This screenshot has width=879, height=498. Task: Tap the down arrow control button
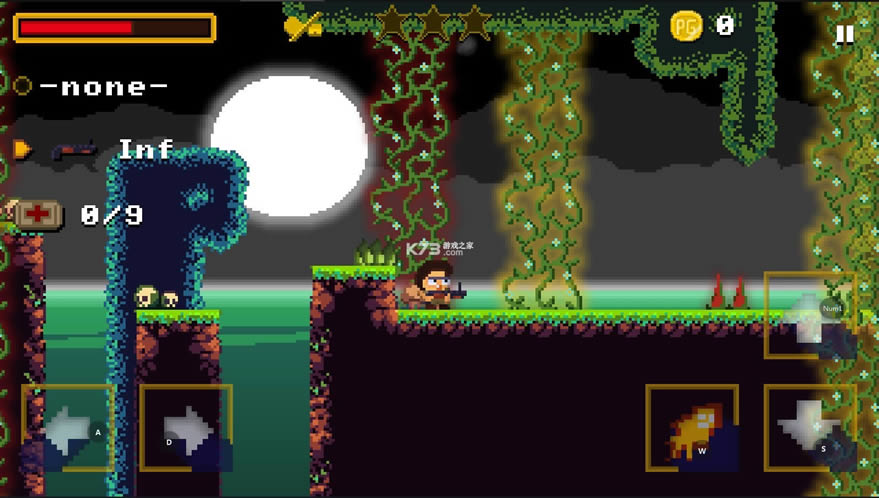click(x=809, y=427)
